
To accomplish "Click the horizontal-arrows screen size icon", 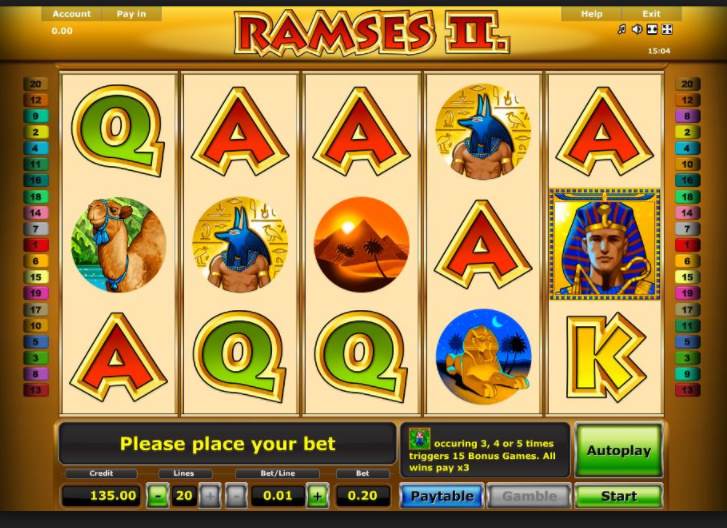I will click(x=652, y=30).
